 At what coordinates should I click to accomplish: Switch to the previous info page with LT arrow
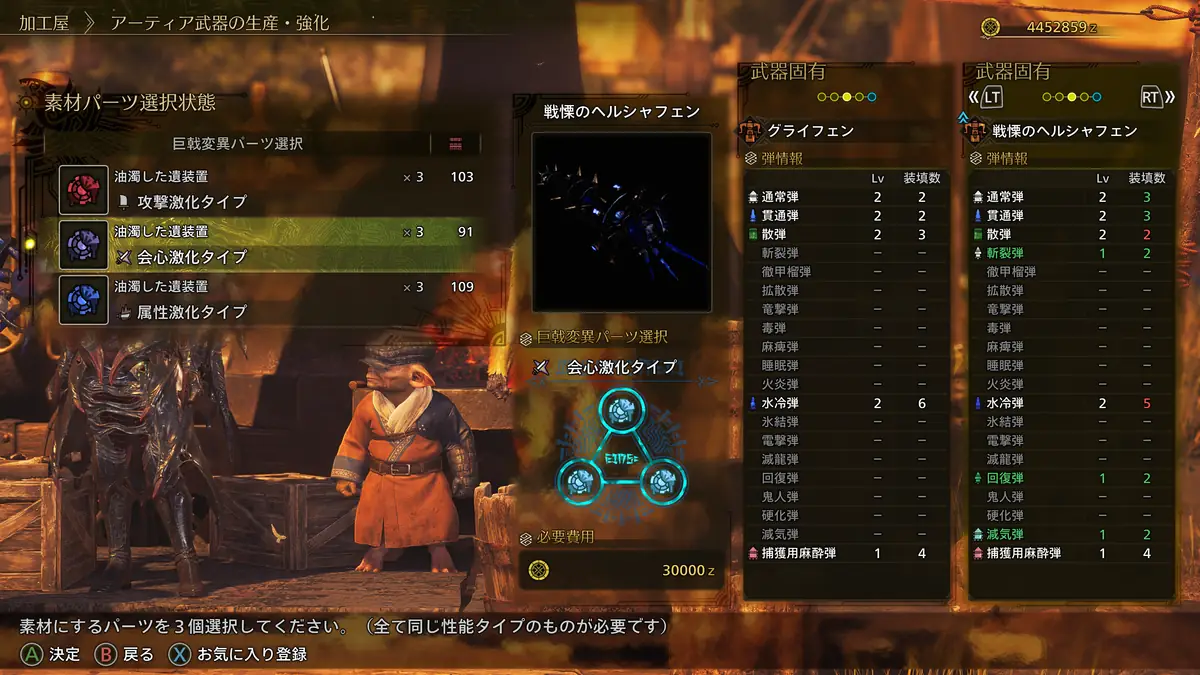(x=987, y=97)
